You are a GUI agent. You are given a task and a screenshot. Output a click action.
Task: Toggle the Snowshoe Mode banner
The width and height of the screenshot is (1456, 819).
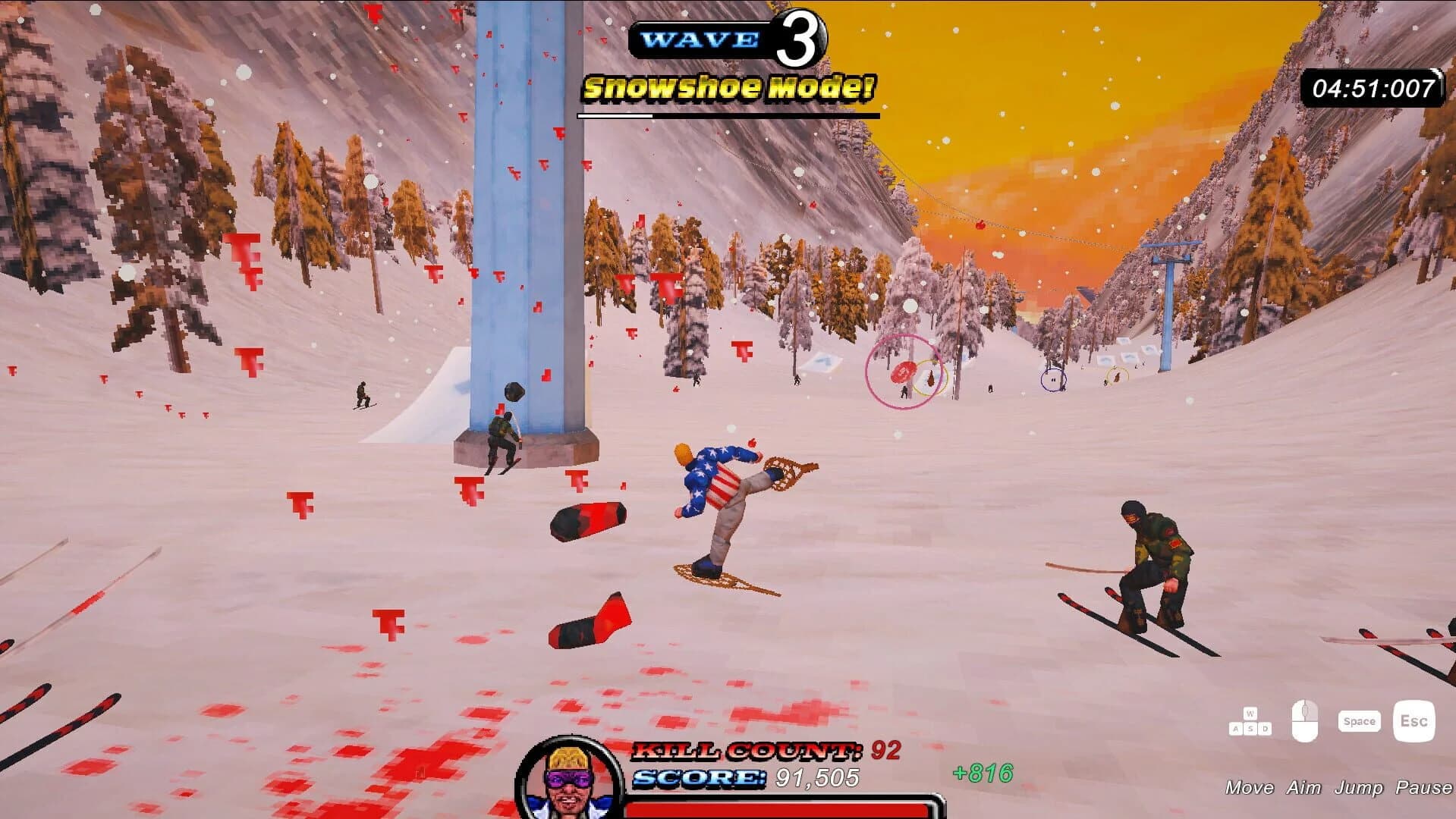(728, 87)
